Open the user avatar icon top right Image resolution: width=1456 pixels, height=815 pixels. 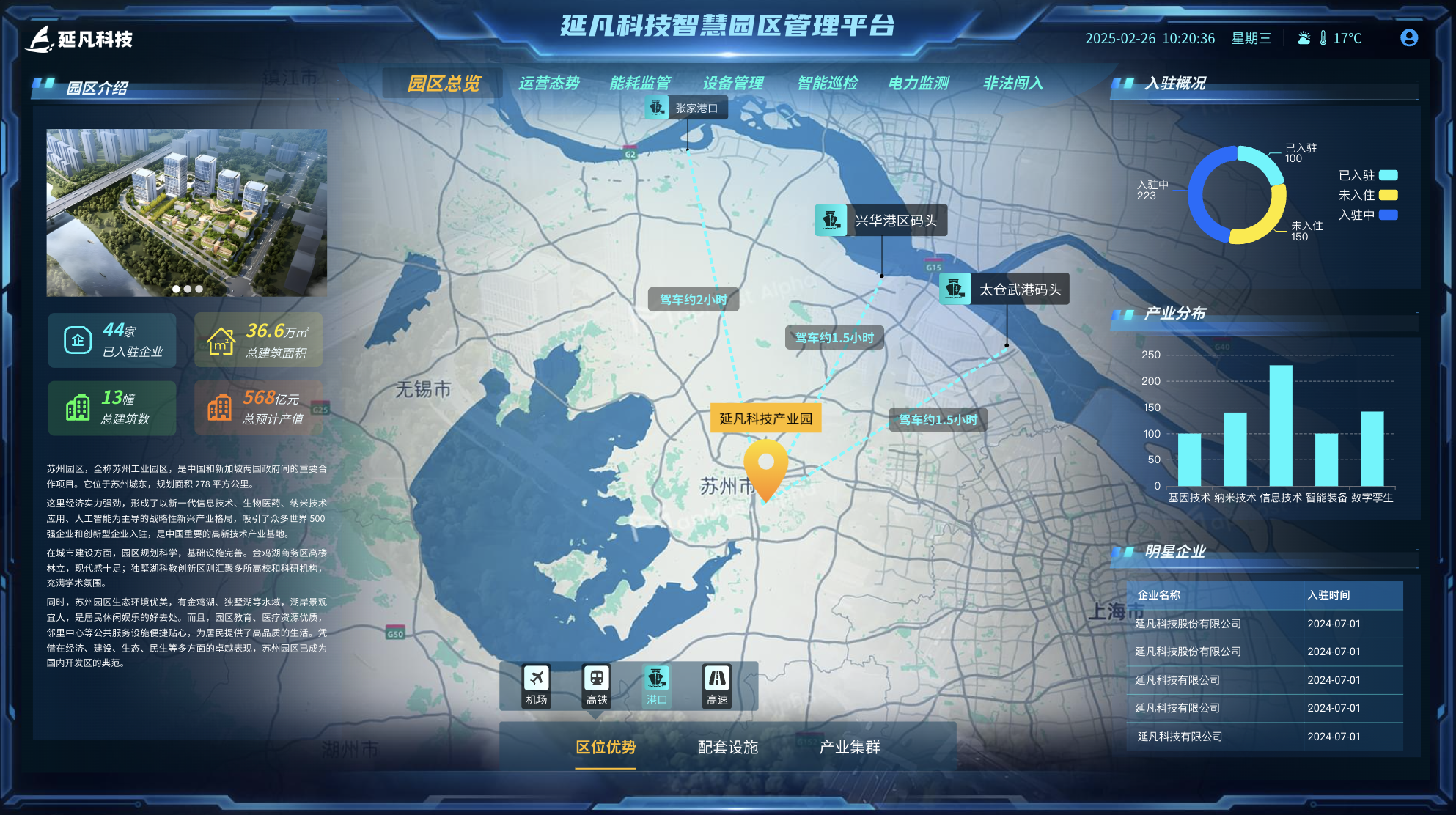1408,38
